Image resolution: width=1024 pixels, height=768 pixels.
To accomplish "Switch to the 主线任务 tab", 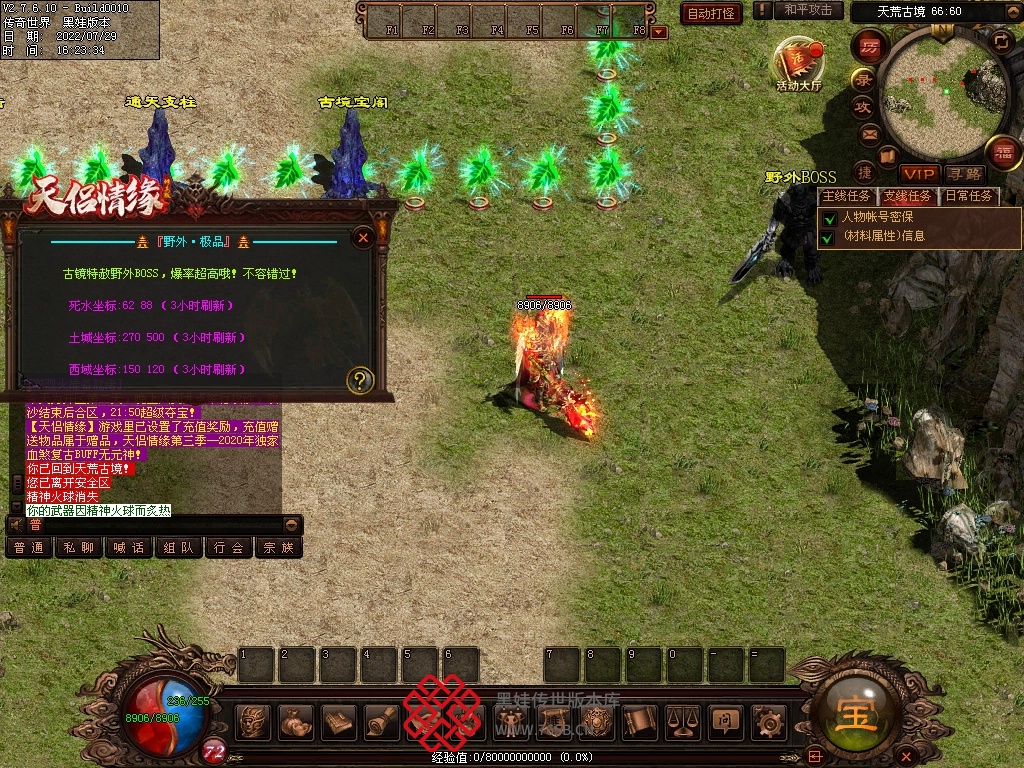I will pyautogui.click(x=846, y=196).
